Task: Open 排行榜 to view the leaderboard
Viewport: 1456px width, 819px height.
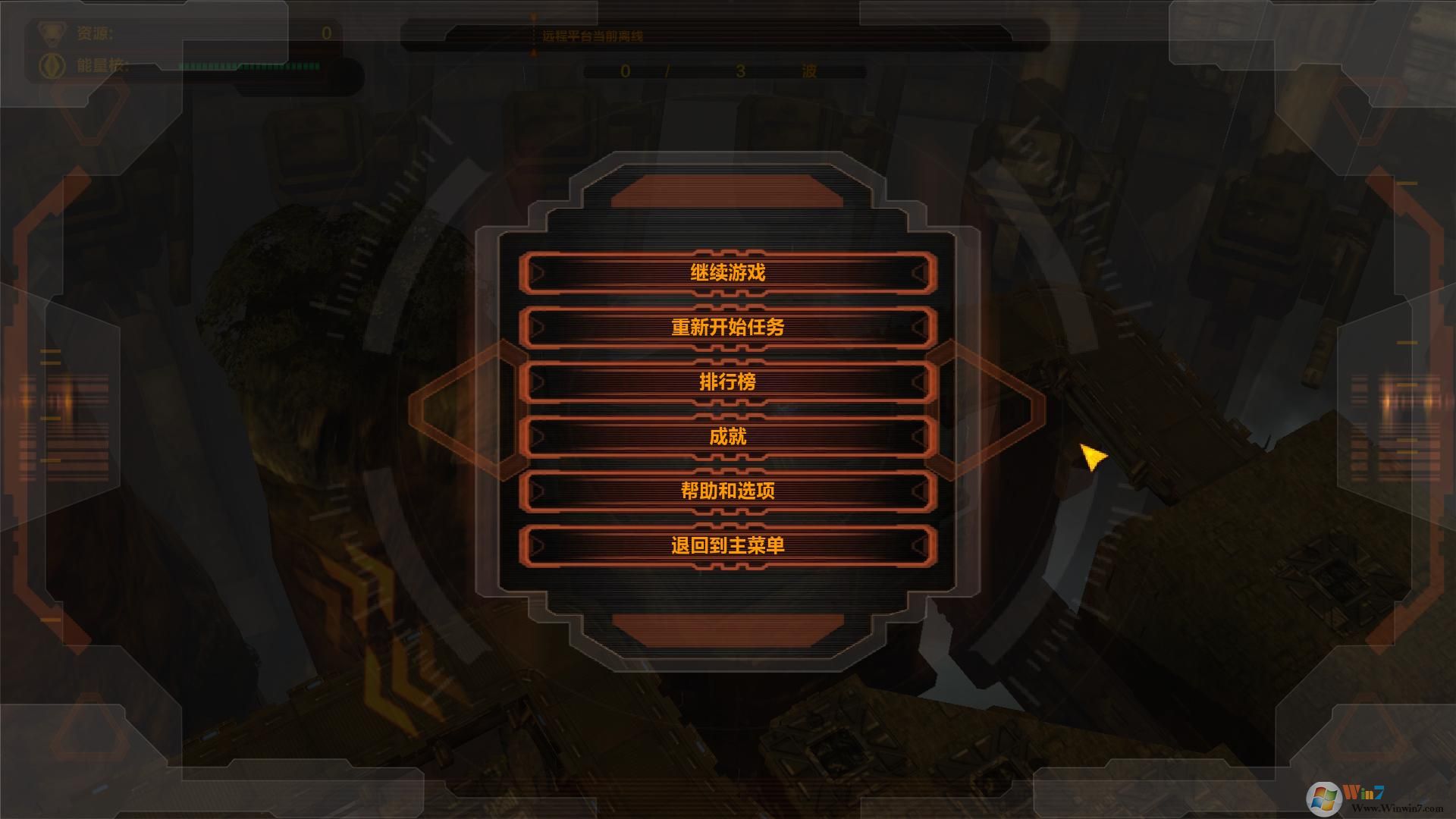Action: (726, 381)
